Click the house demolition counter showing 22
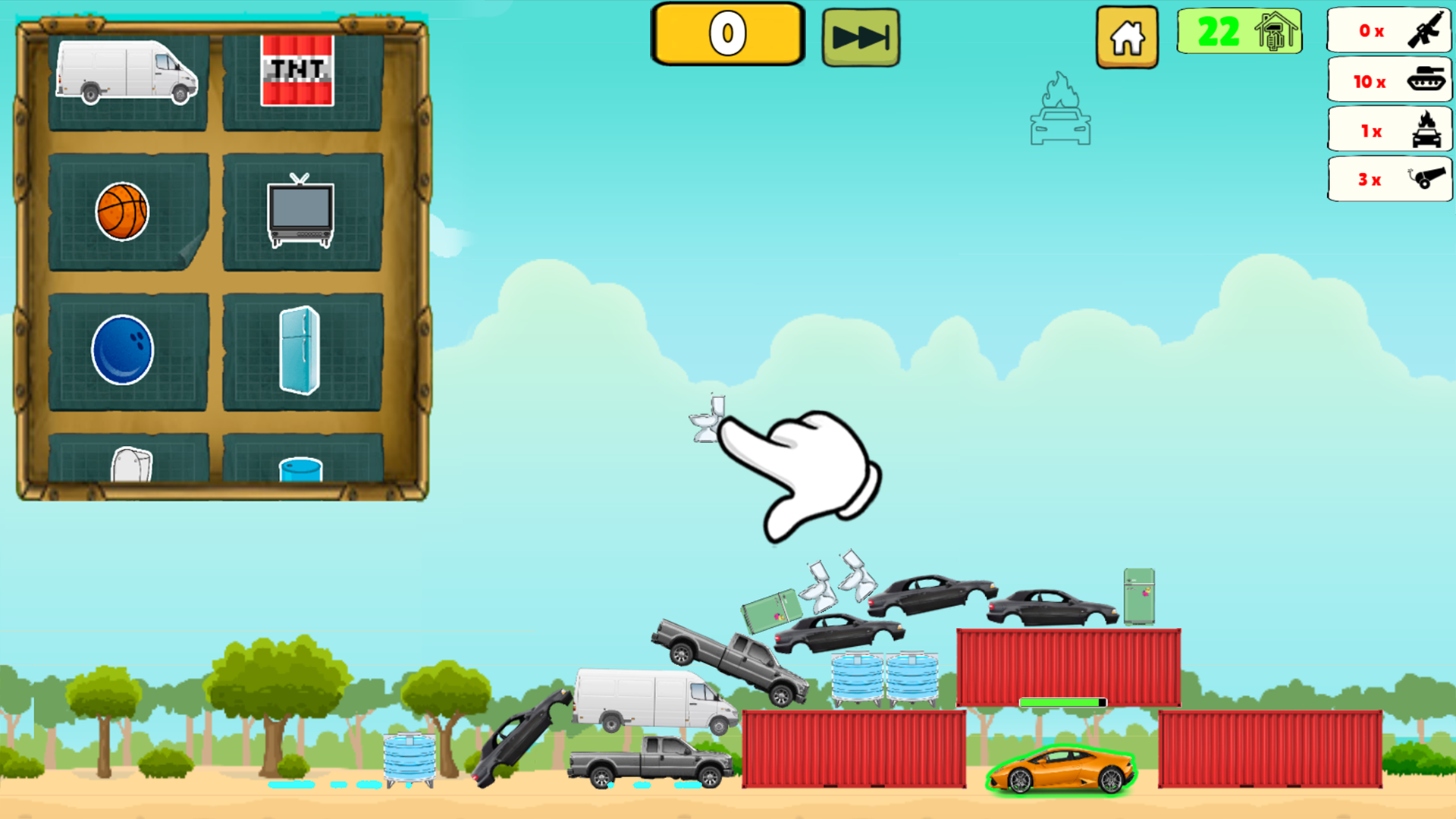 coord(1239,32)
